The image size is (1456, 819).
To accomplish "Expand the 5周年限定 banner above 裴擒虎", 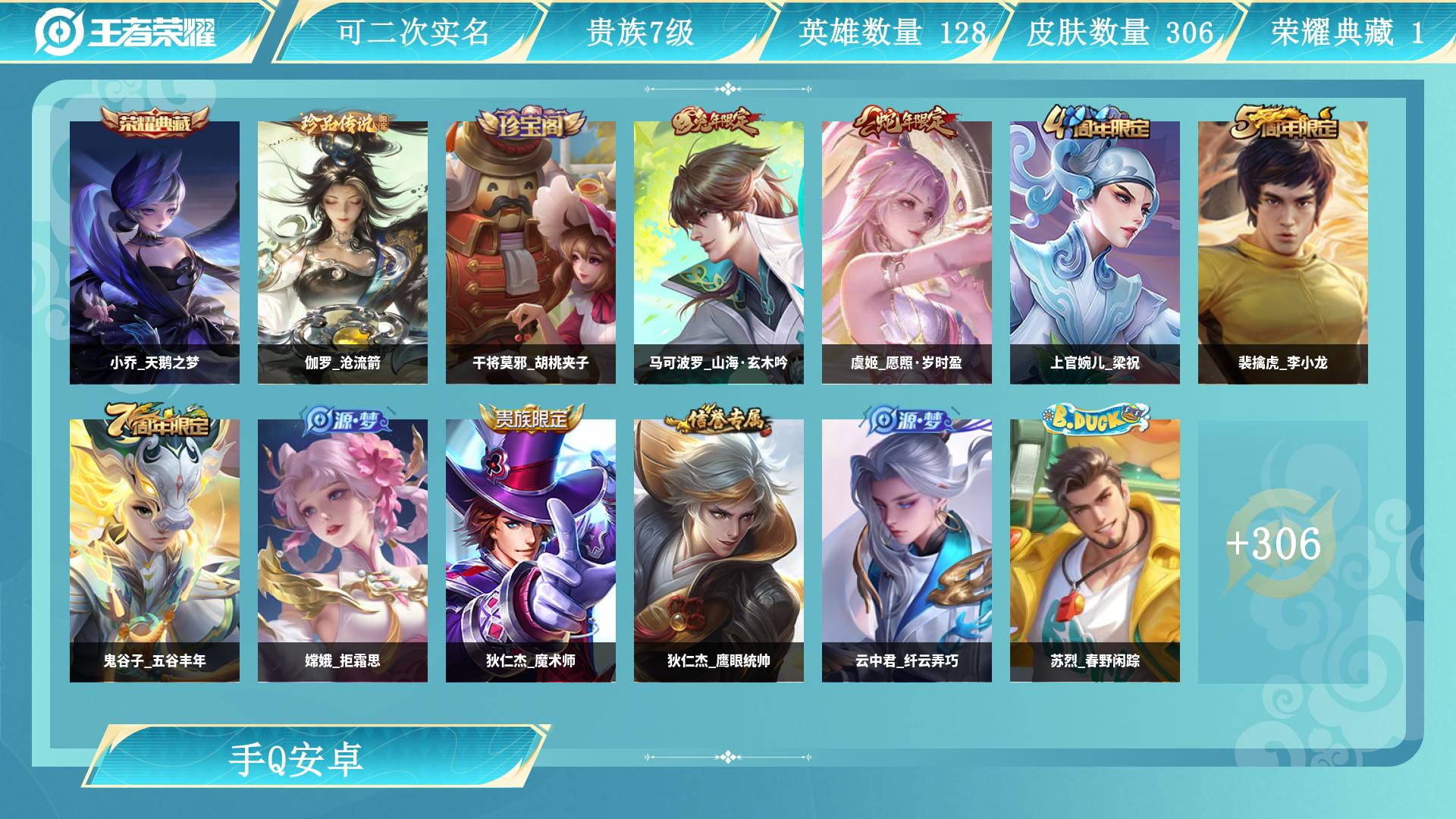I will pyautogui.click(x=1282, y=126).
